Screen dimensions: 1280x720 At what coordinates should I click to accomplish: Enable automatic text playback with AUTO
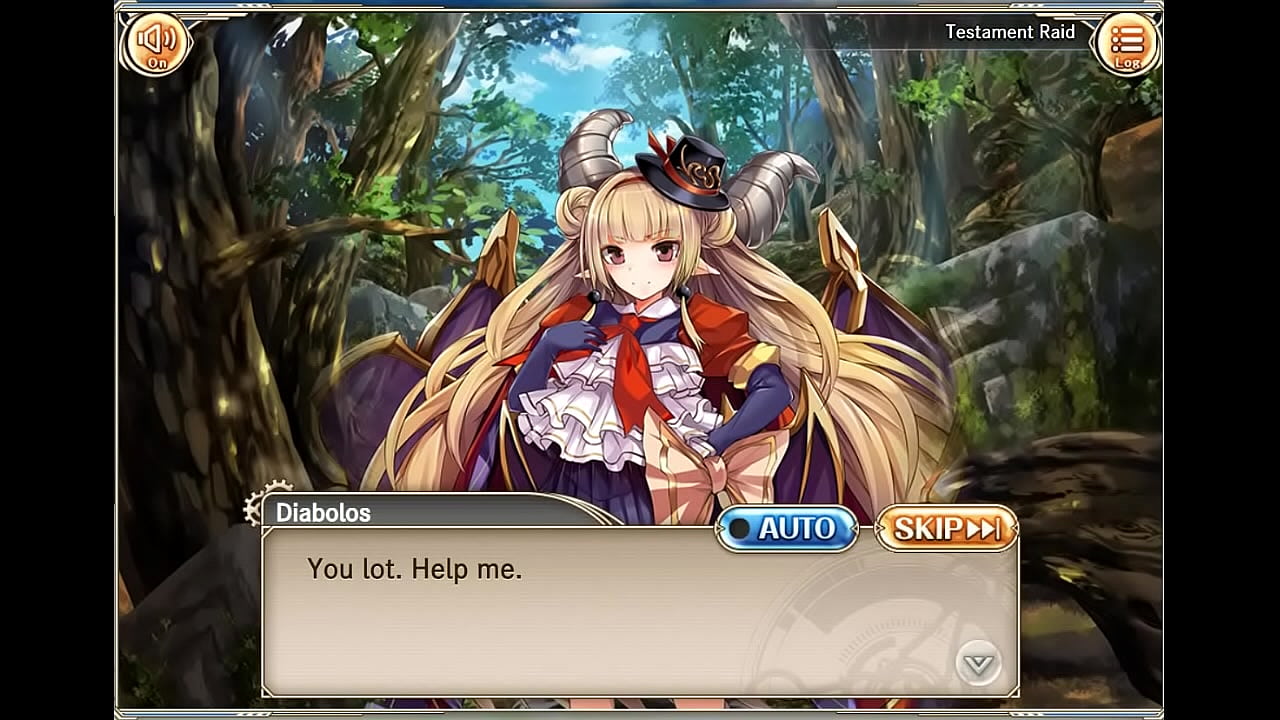[788, 530]
